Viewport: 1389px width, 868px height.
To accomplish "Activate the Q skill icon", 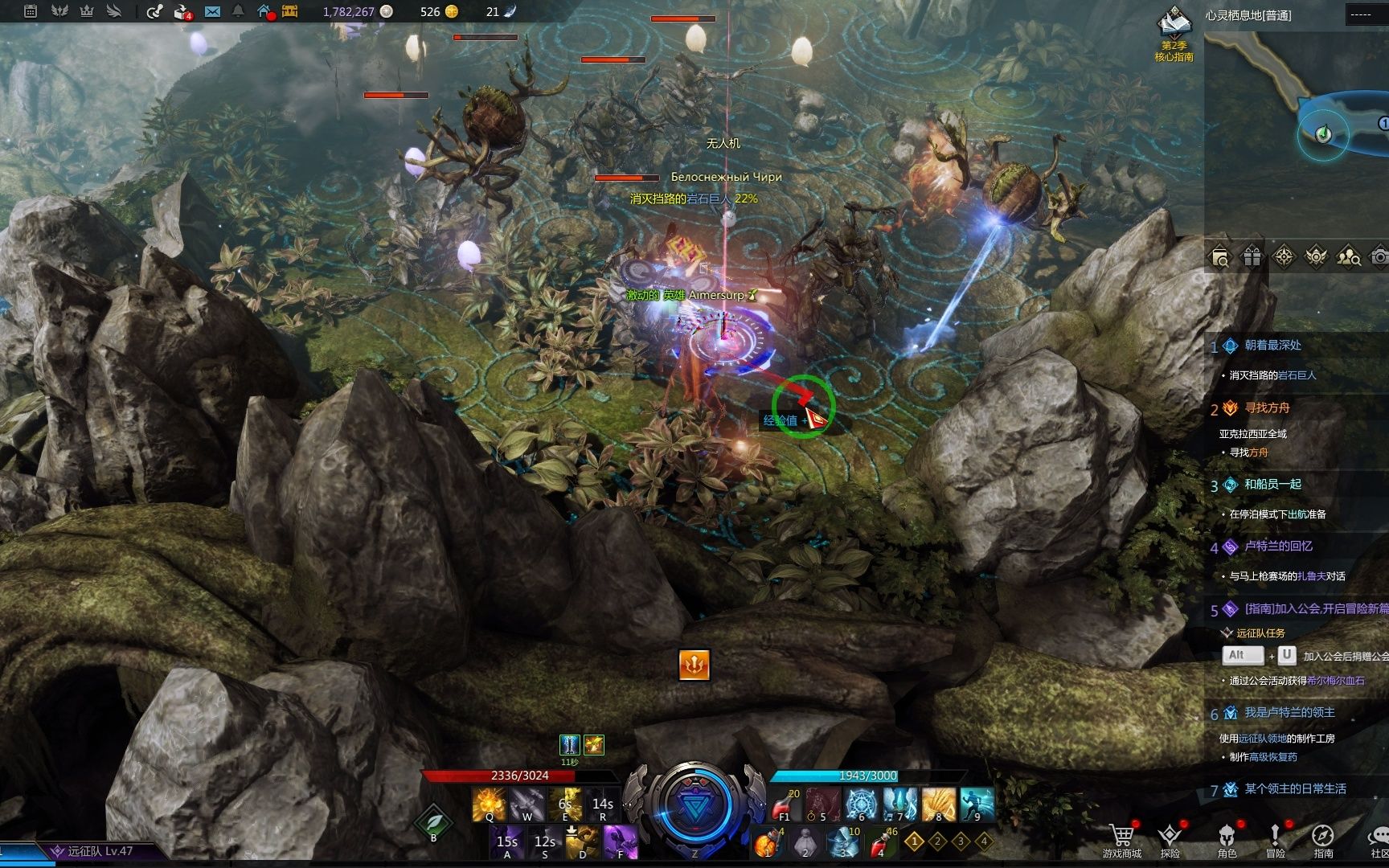I will click(489, 804).
